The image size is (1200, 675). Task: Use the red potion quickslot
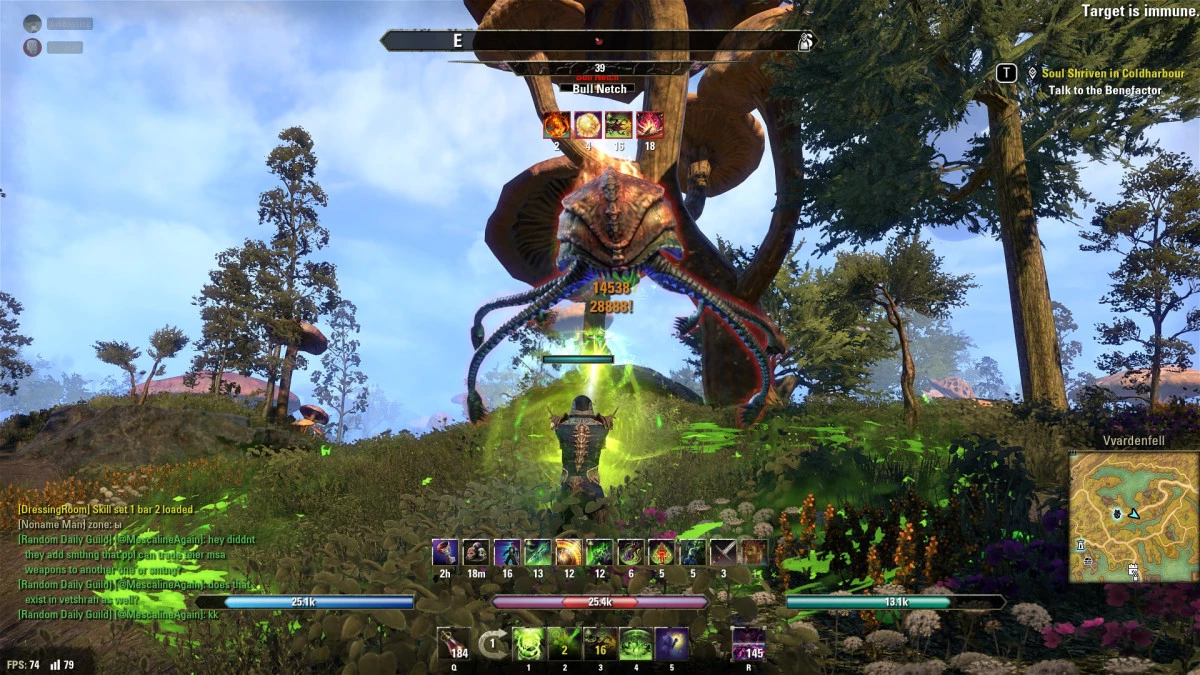click(454, 643)
